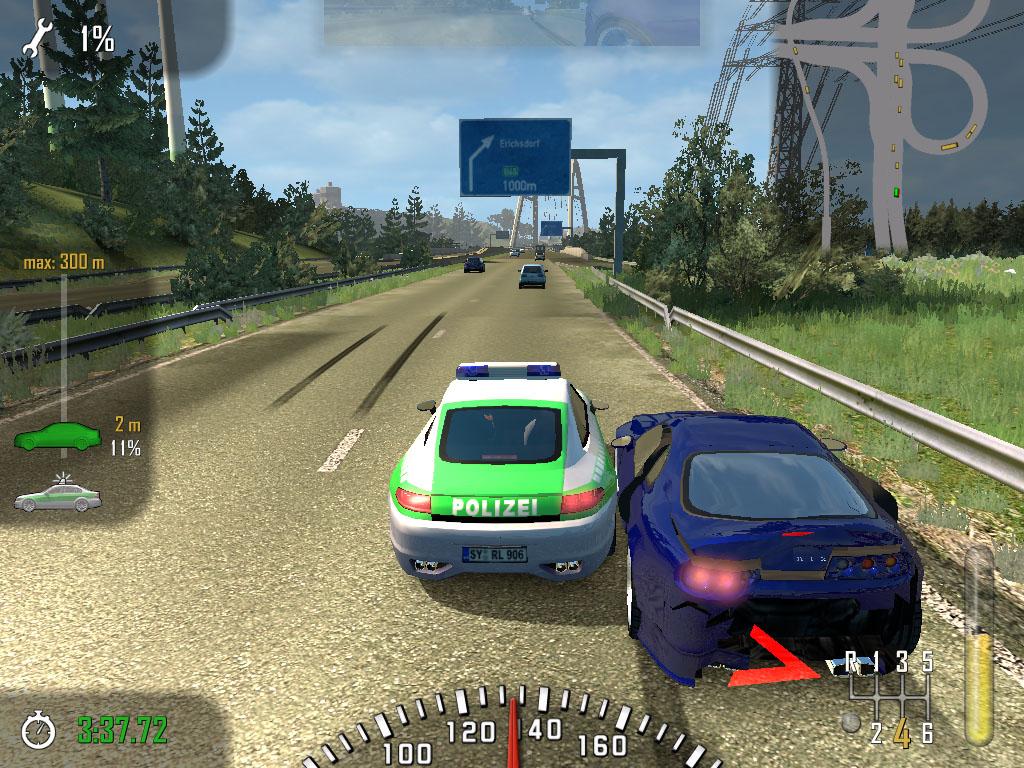Click the stopwatch timer icon
This screenshot has height=768, width=1024.
tap(40, 729)
